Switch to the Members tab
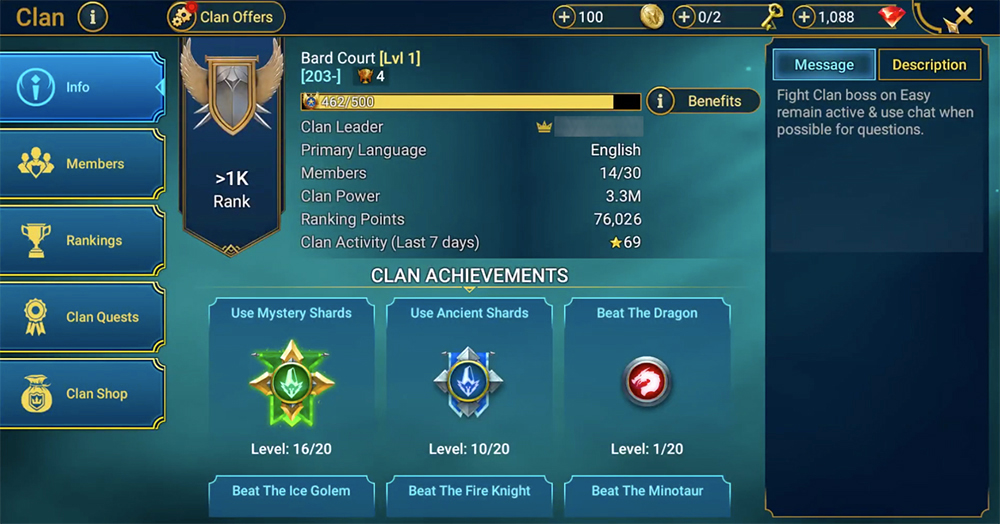1000x524 pixels. (x=82, y=164)
